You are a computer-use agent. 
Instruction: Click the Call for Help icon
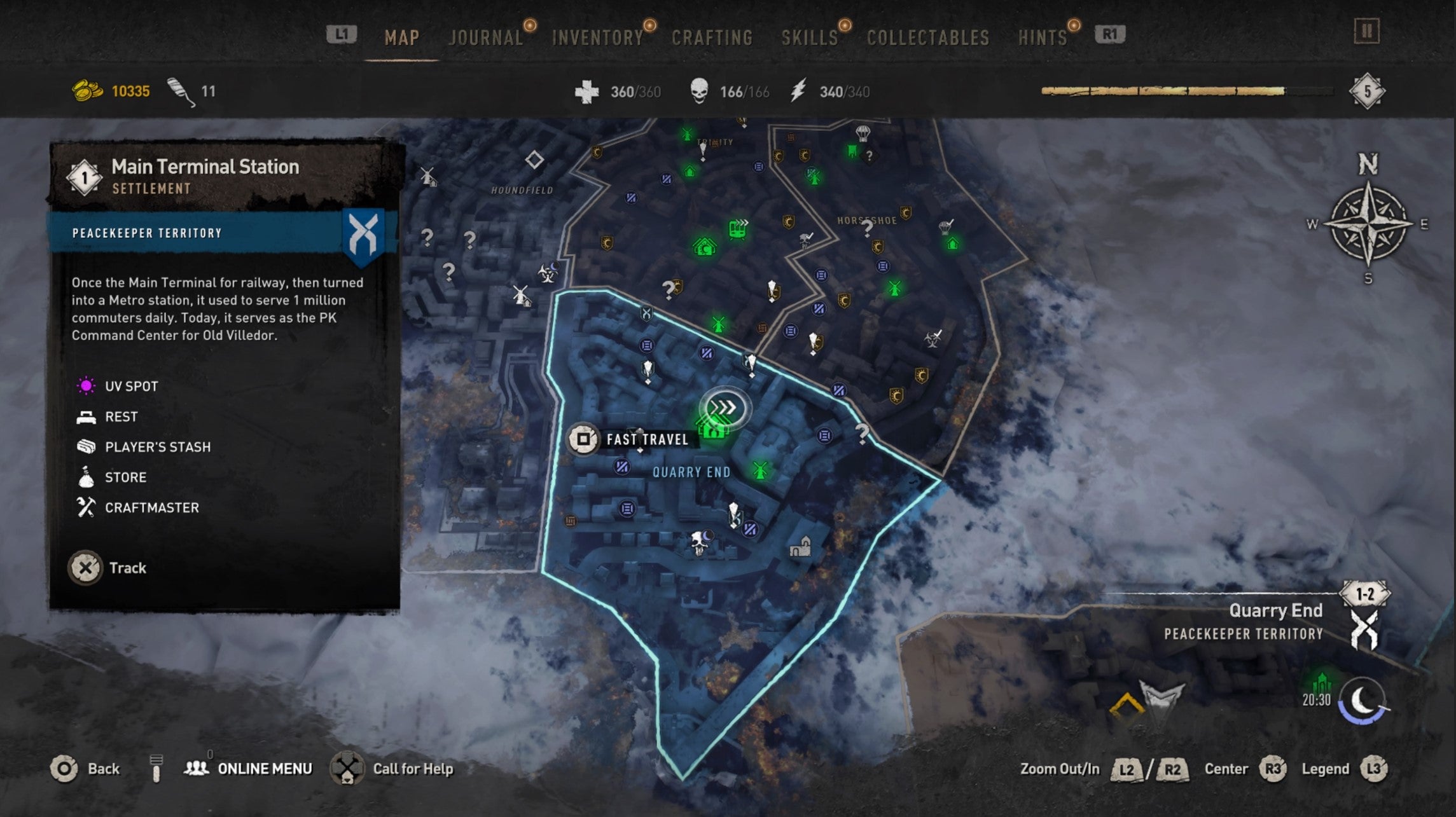347,768
